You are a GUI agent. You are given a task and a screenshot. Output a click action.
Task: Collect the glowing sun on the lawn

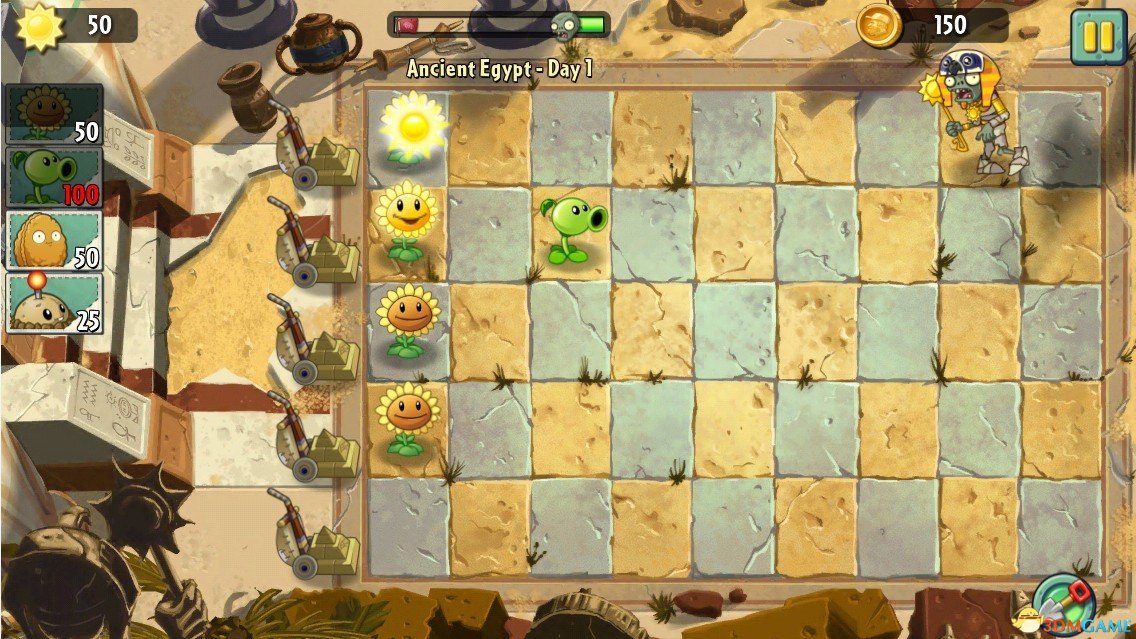(x=410, y=125)
